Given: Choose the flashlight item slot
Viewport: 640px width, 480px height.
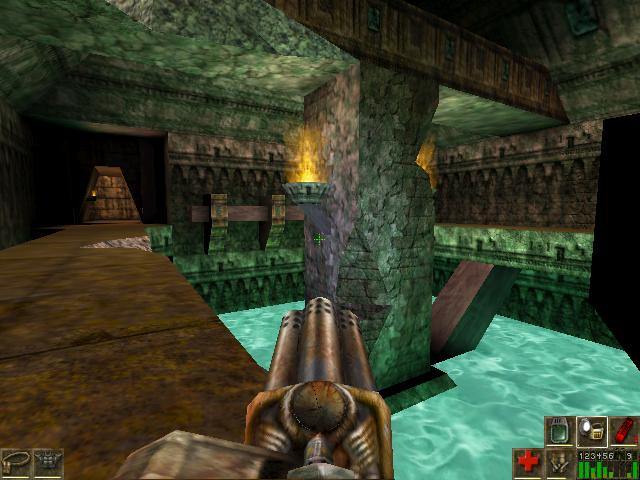Looking at the screenshot, I should click(591, 430).
